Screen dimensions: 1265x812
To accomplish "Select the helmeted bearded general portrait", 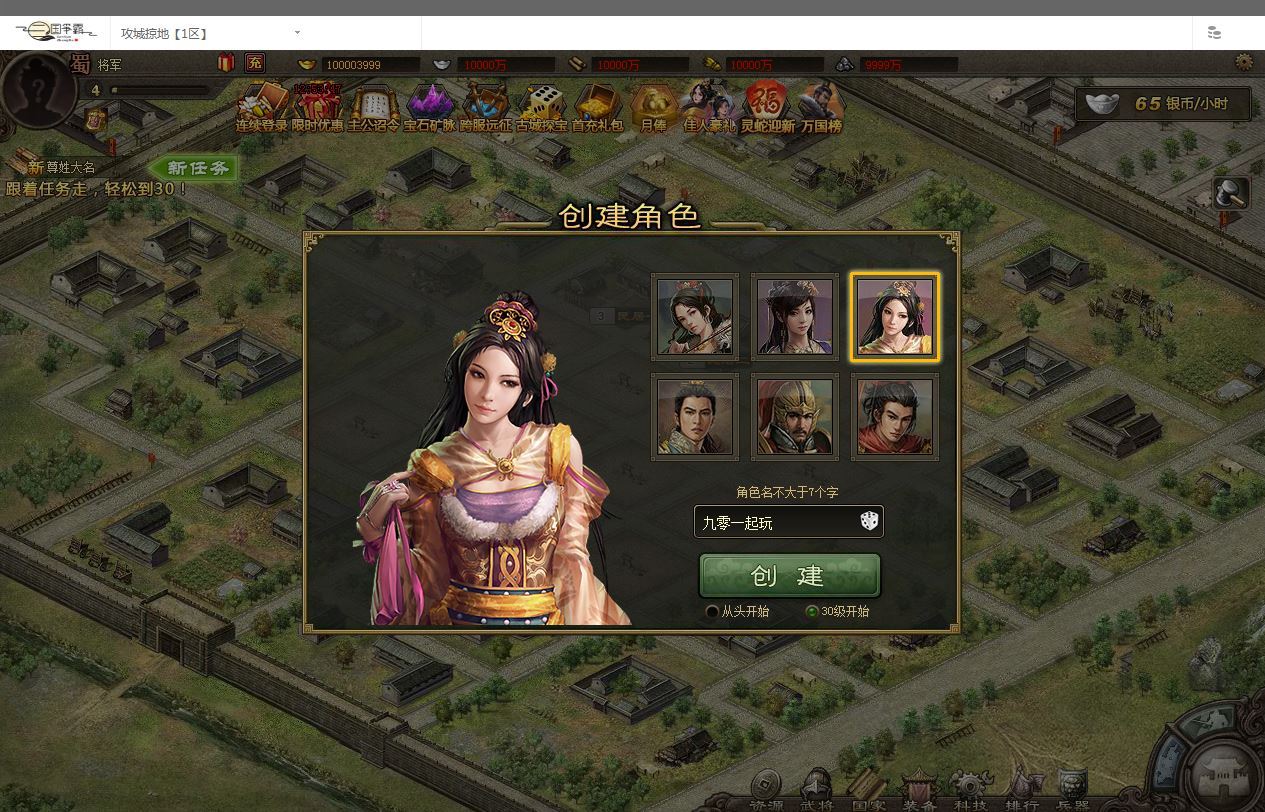I will 795,416.
